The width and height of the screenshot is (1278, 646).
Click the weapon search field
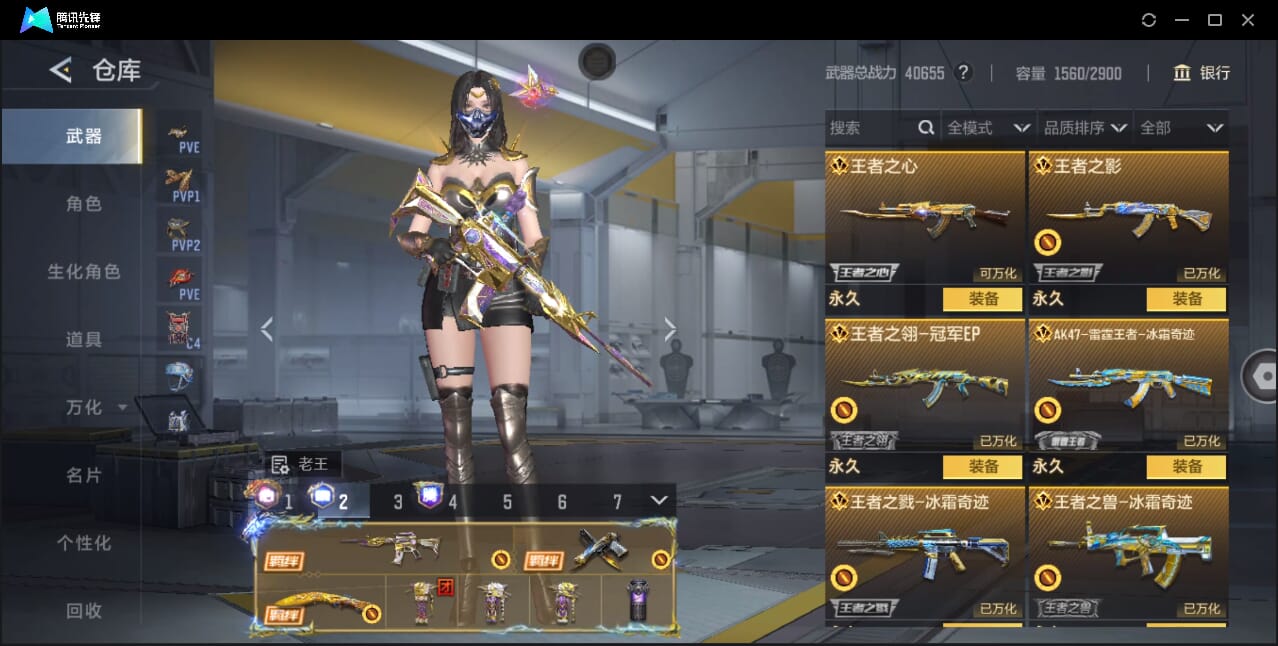(870, 128)
